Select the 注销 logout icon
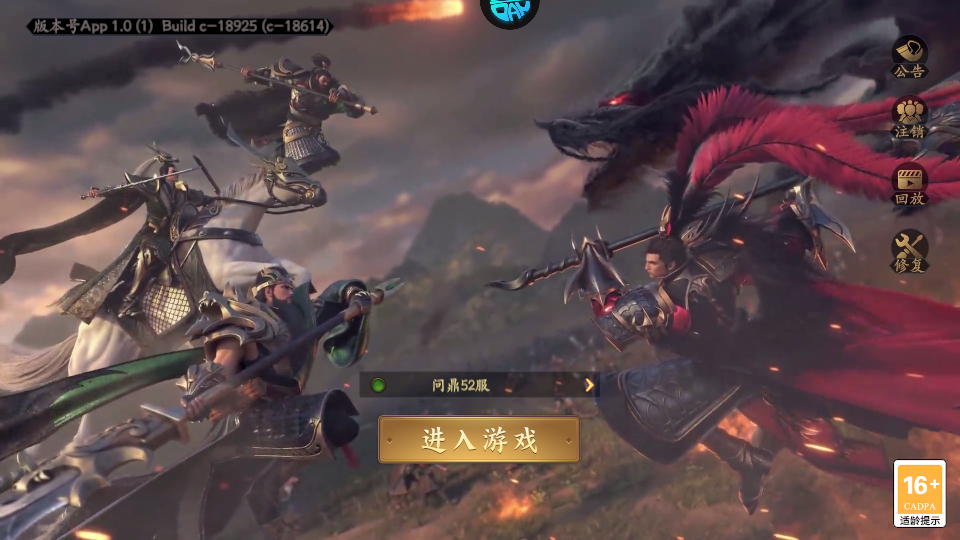 909,118
